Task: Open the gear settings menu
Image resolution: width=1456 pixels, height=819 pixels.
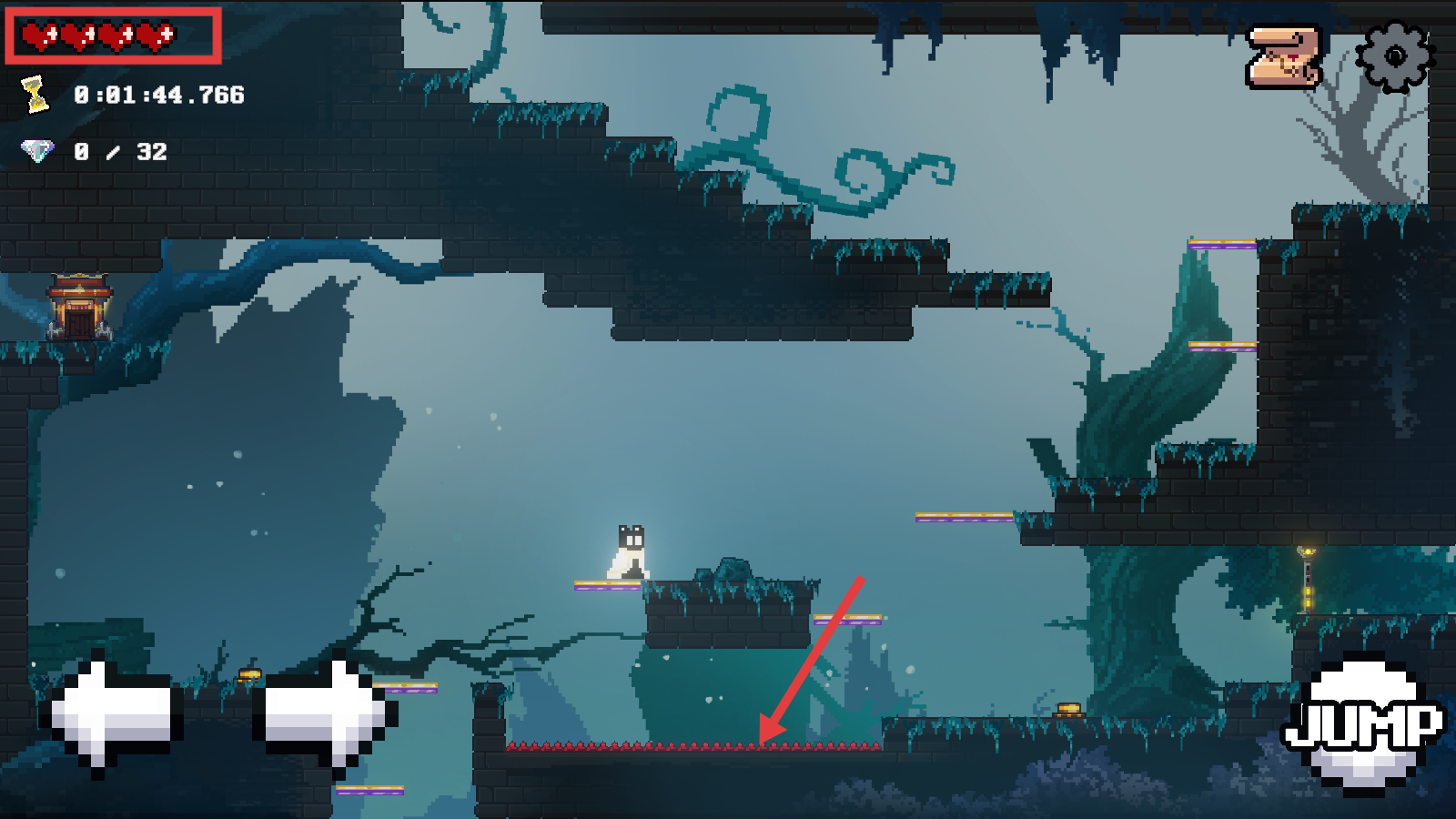Action: (1394, 56)
